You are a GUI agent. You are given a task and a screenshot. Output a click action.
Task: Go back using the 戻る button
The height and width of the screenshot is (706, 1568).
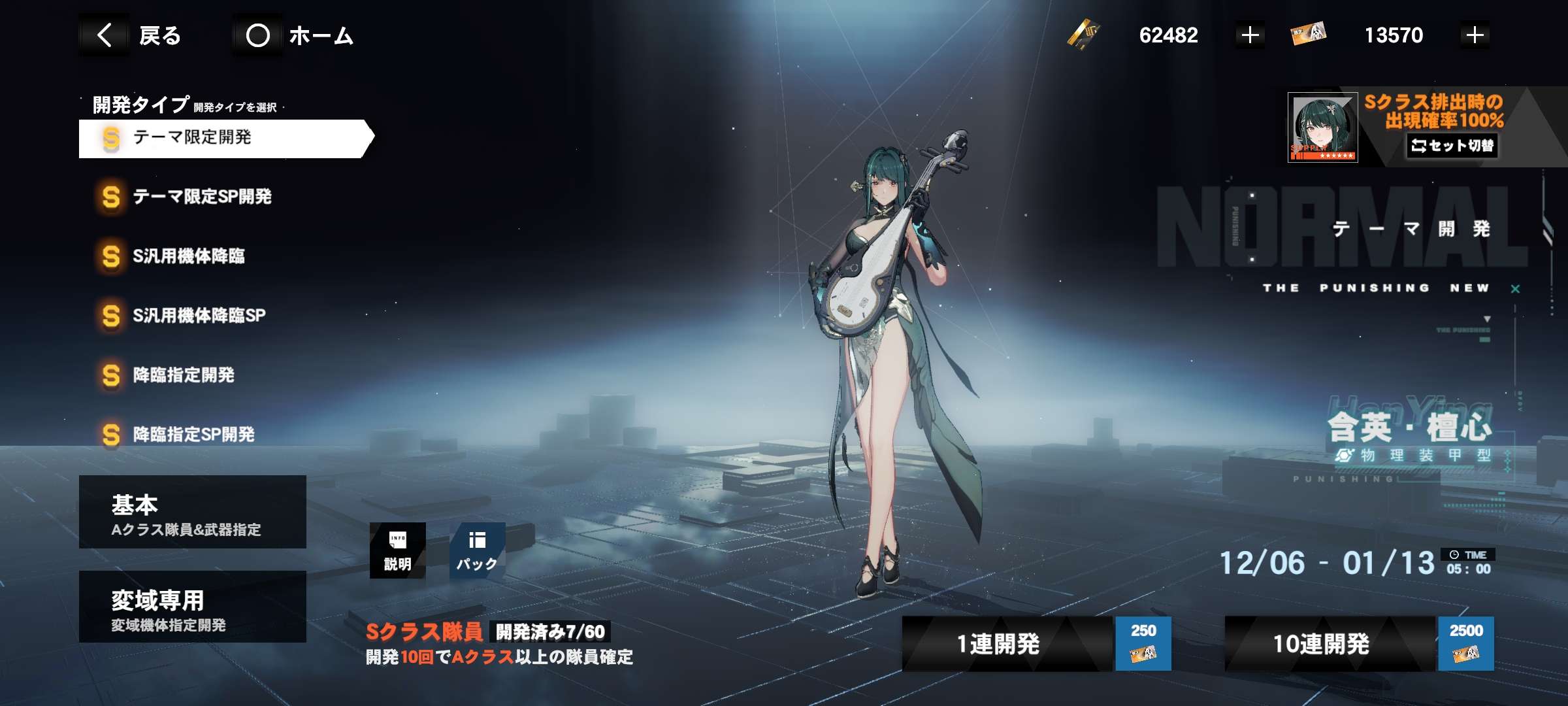click(139, 35)
